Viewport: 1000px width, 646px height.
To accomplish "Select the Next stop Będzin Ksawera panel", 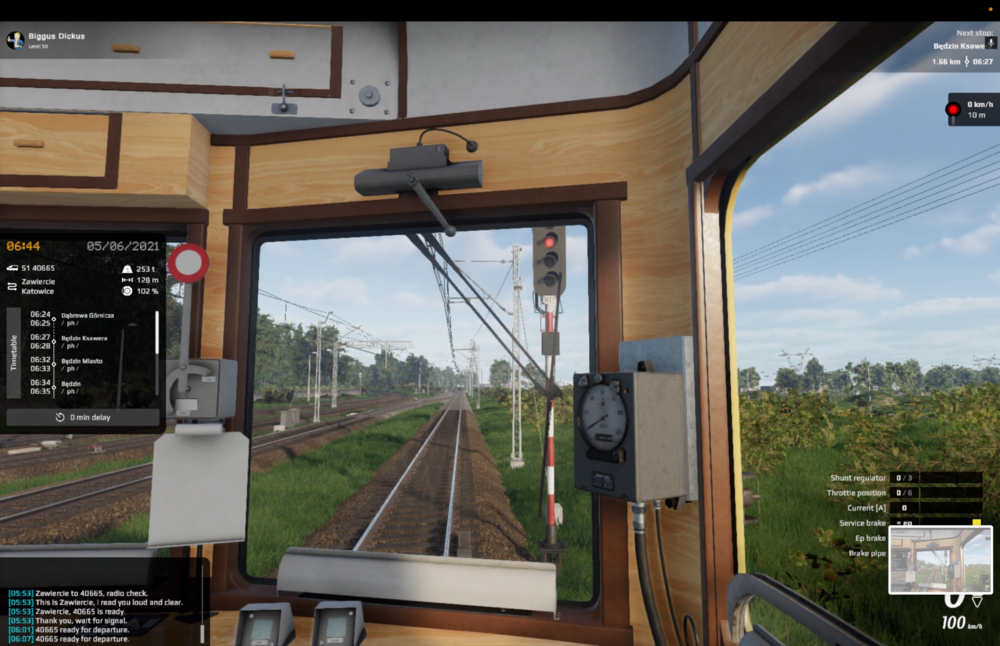I will click(x=958, y=48).
